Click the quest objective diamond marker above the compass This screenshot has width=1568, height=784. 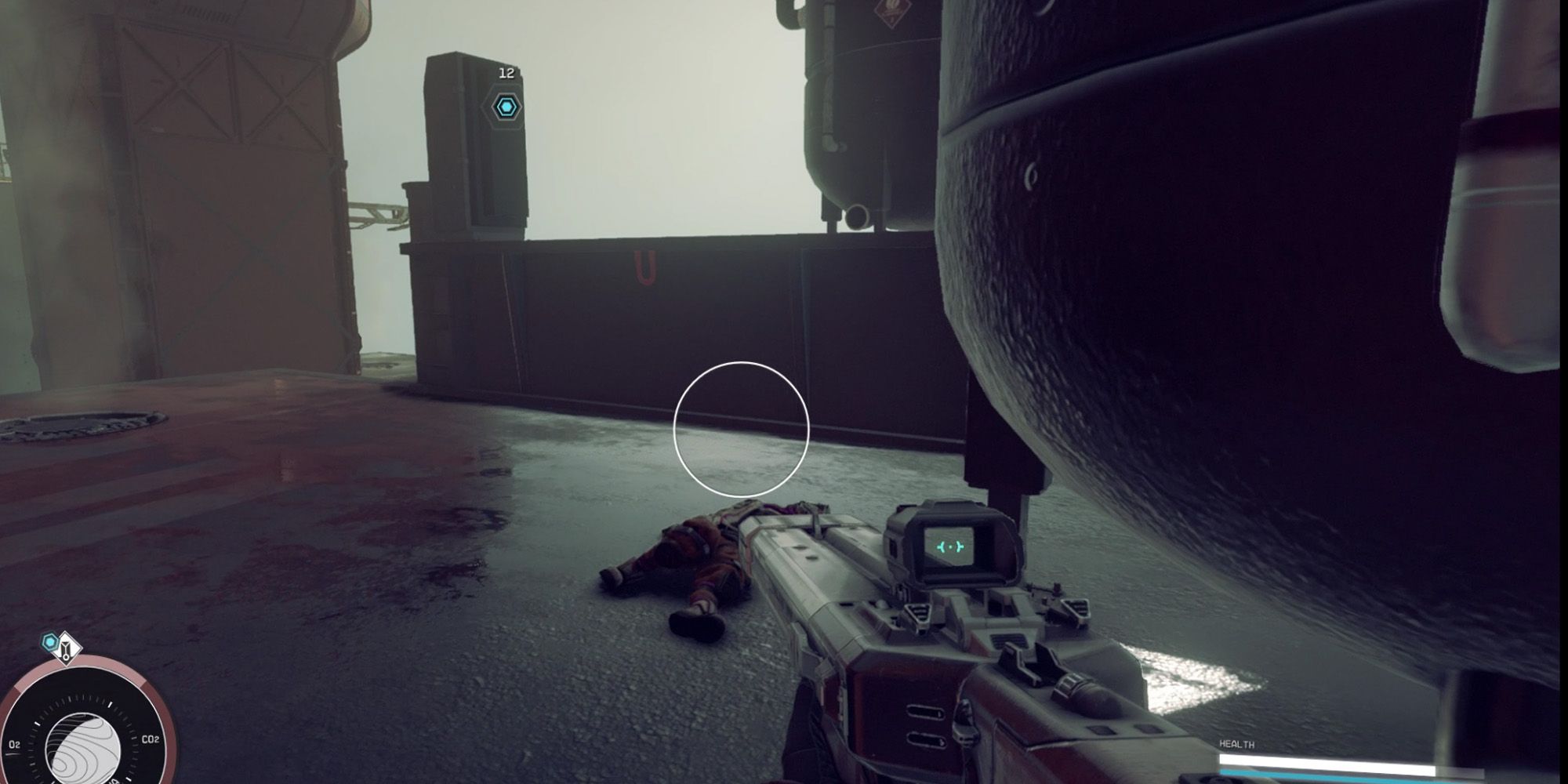tap(67, 648)
